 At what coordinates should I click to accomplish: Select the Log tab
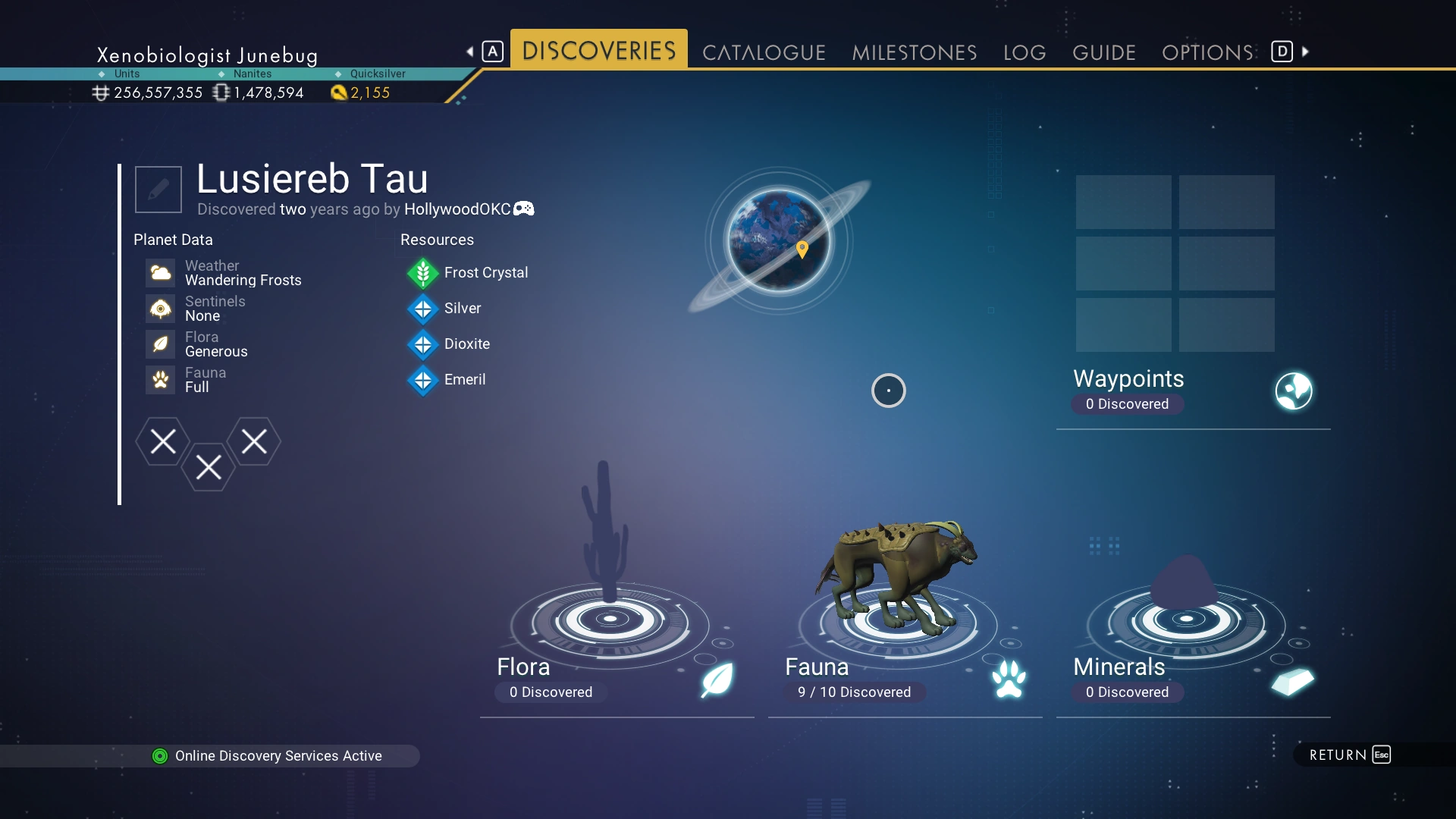tap(1025, 52)
